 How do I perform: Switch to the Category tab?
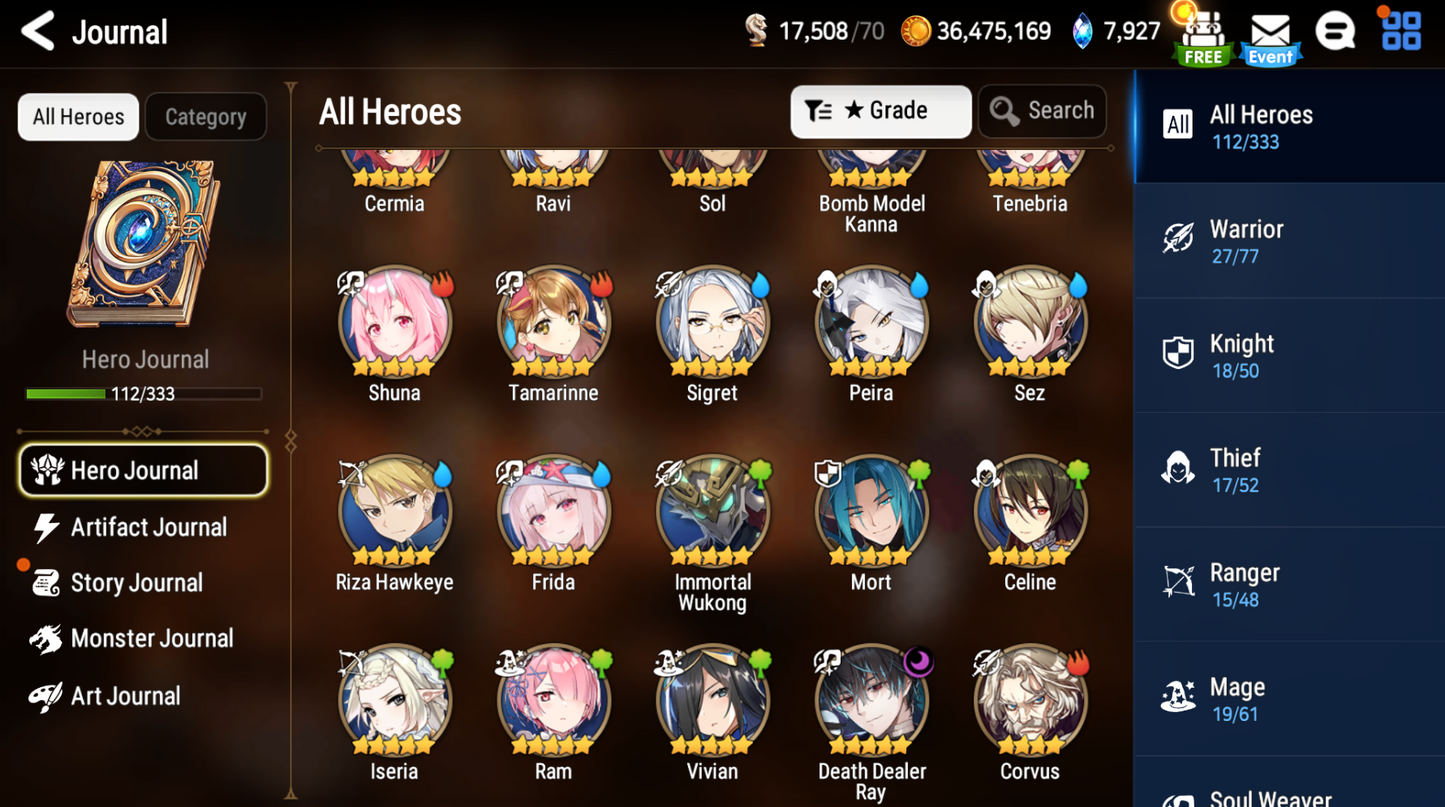[205, 117]
